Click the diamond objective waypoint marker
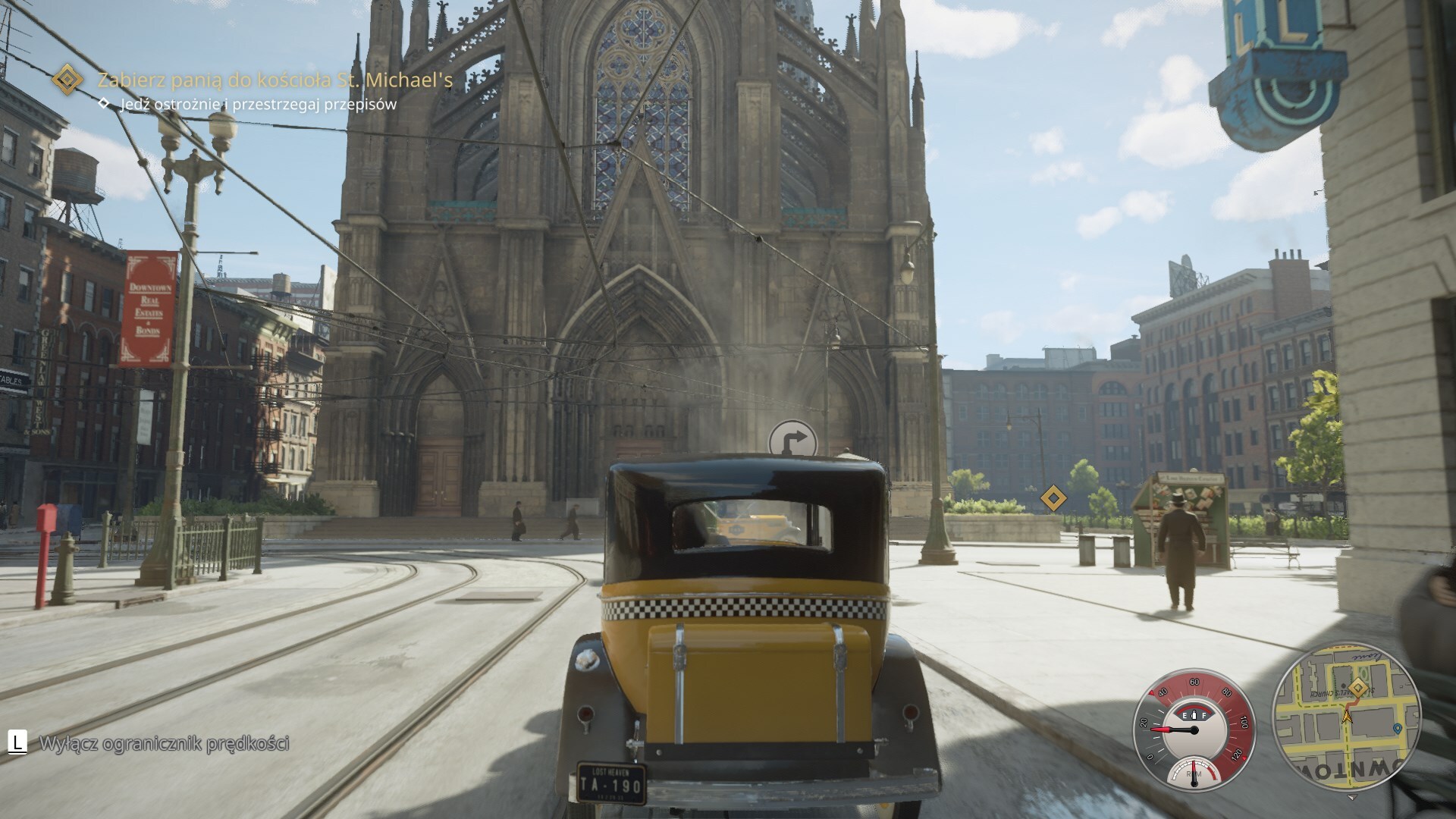The height and width of the screenshot is (819, 1456). click(1053, 498)
